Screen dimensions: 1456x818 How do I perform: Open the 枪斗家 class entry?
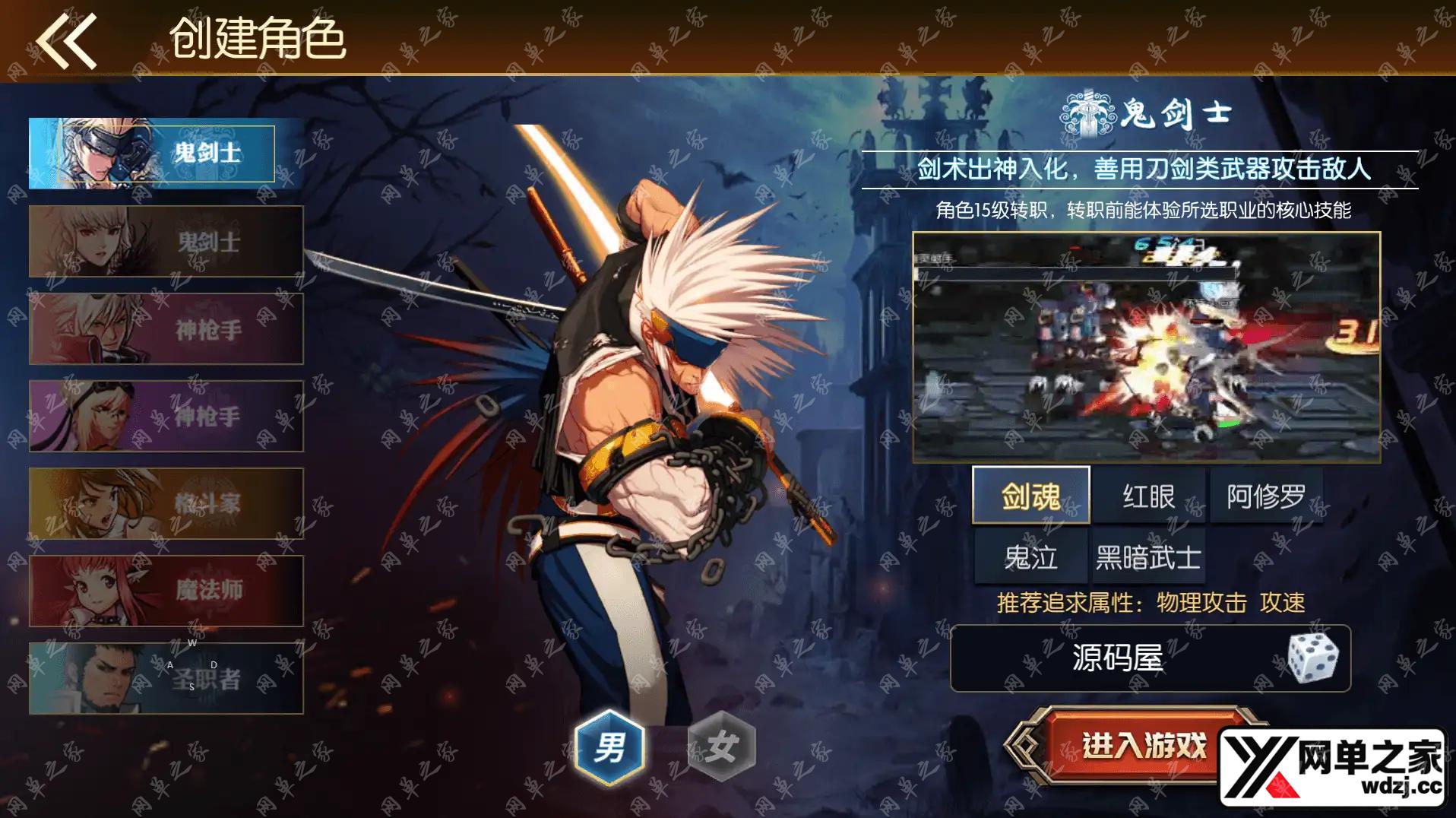[x=166, y=503]
